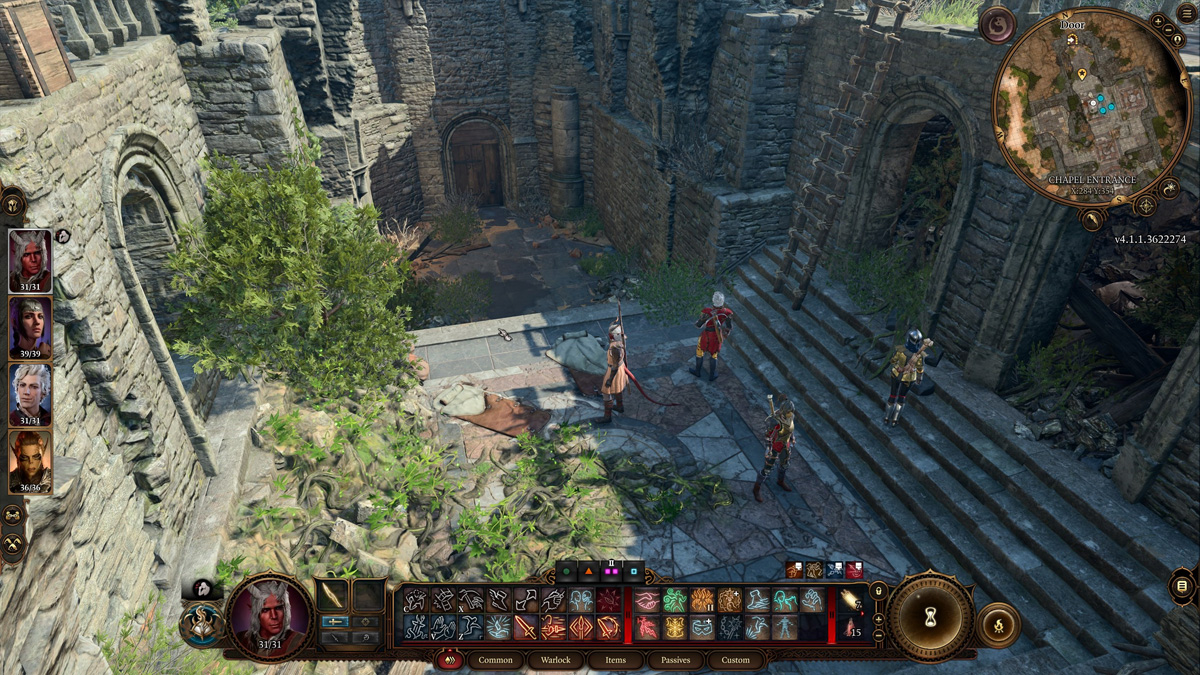Open the campfire rest button
Screen dimensions: 1200x675
[997, 626]
